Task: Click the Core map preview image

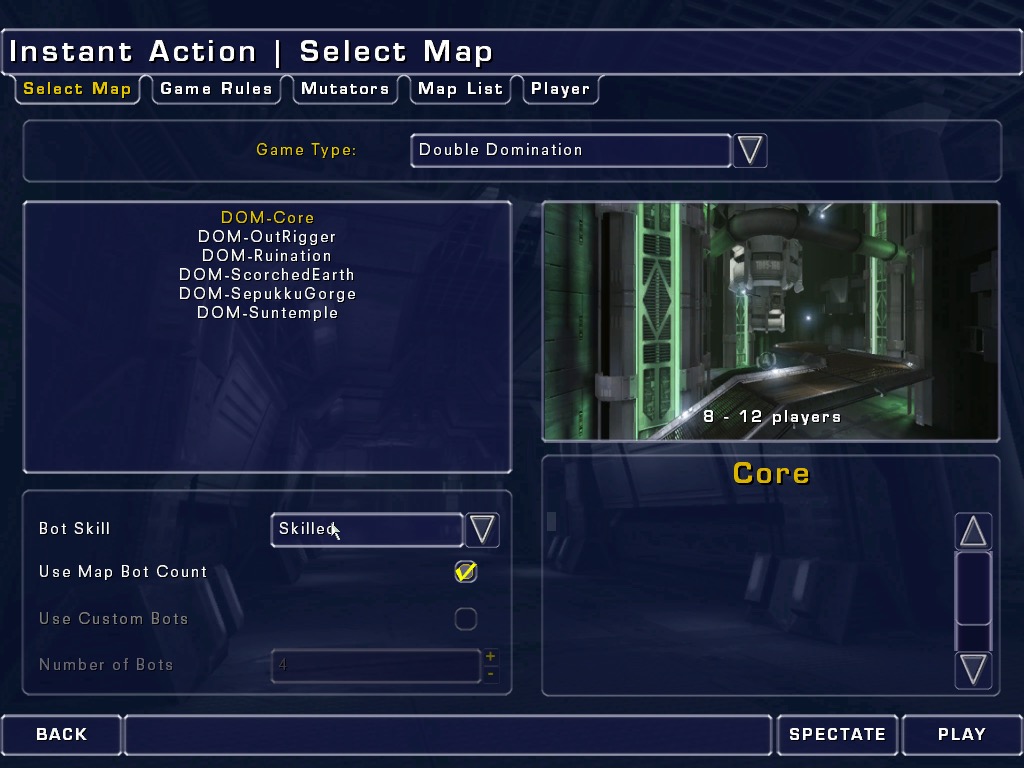Action: click(x=770, y=320)
